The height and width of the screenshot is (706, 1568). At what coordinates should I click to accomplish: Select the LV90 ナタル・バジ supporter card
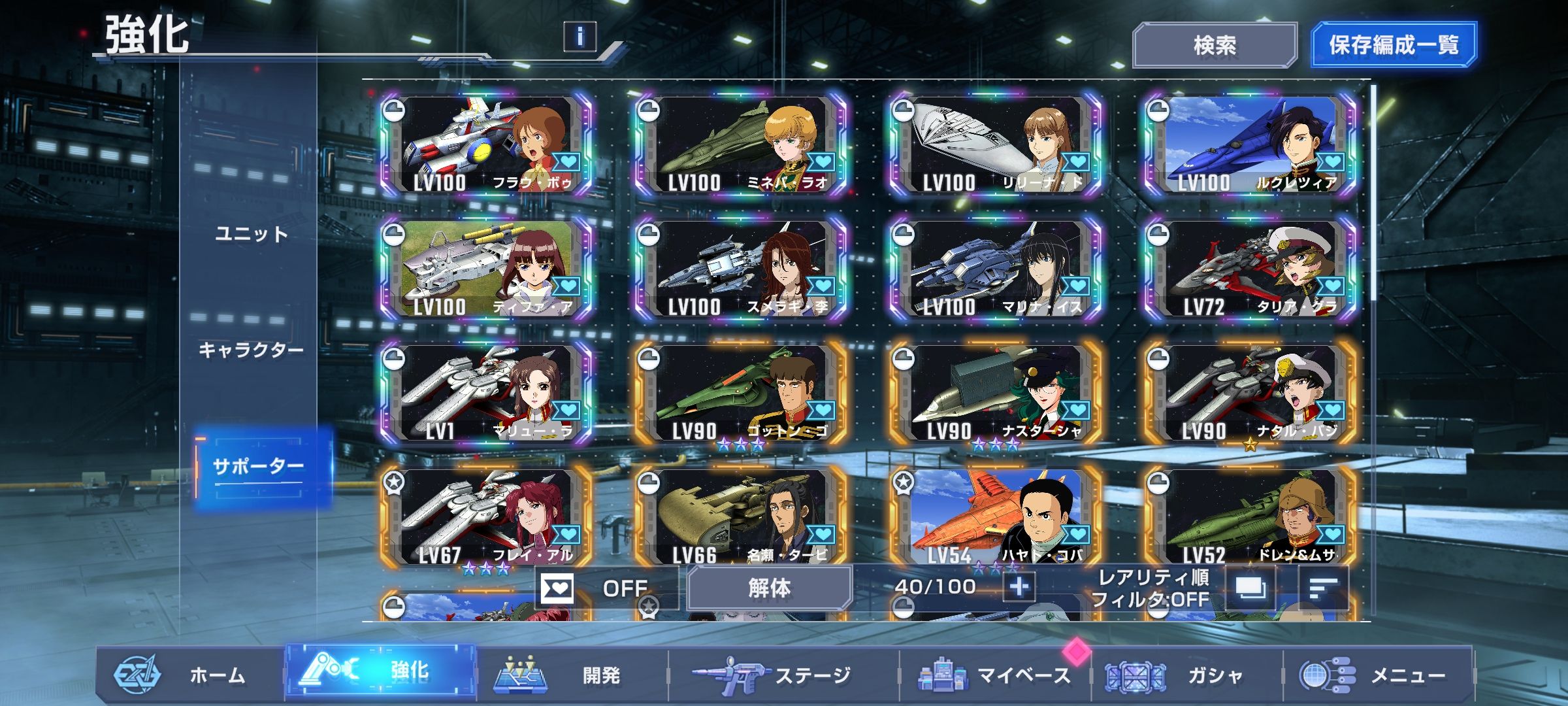pos(1251,394)
